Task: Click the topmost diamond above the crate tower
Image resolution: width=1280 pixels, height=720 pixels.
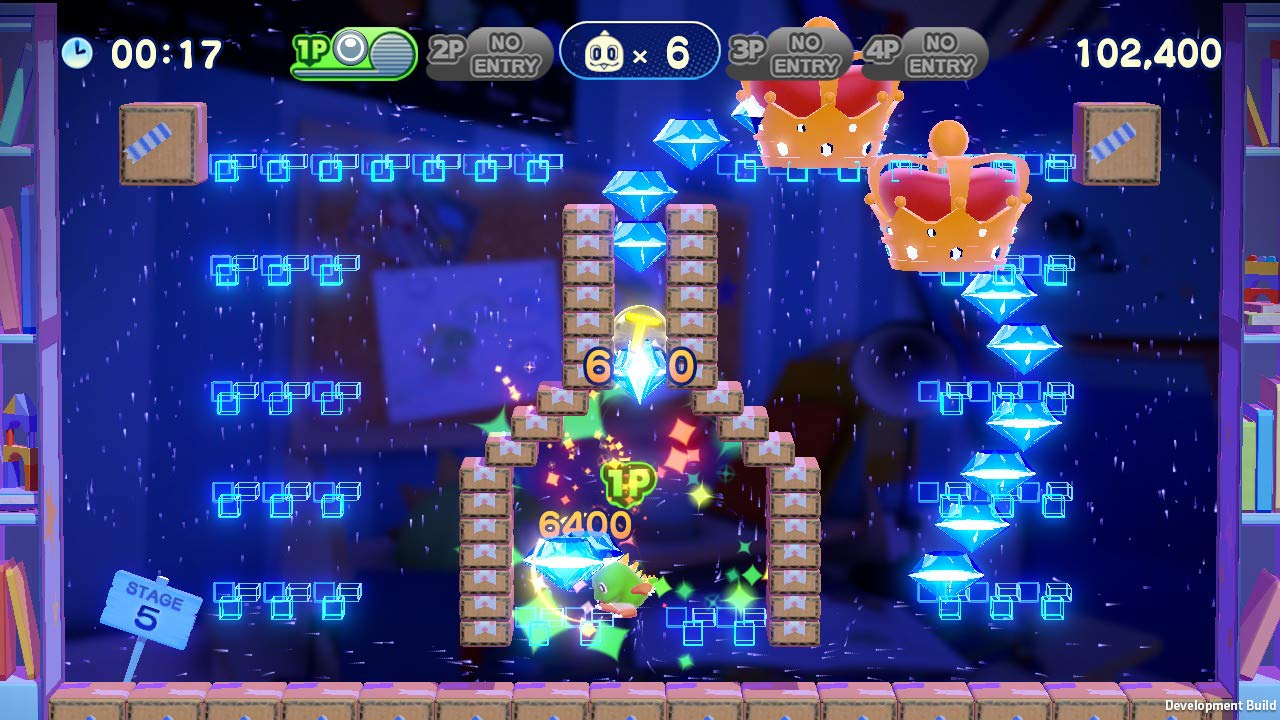Action: (x=693, y=139)
